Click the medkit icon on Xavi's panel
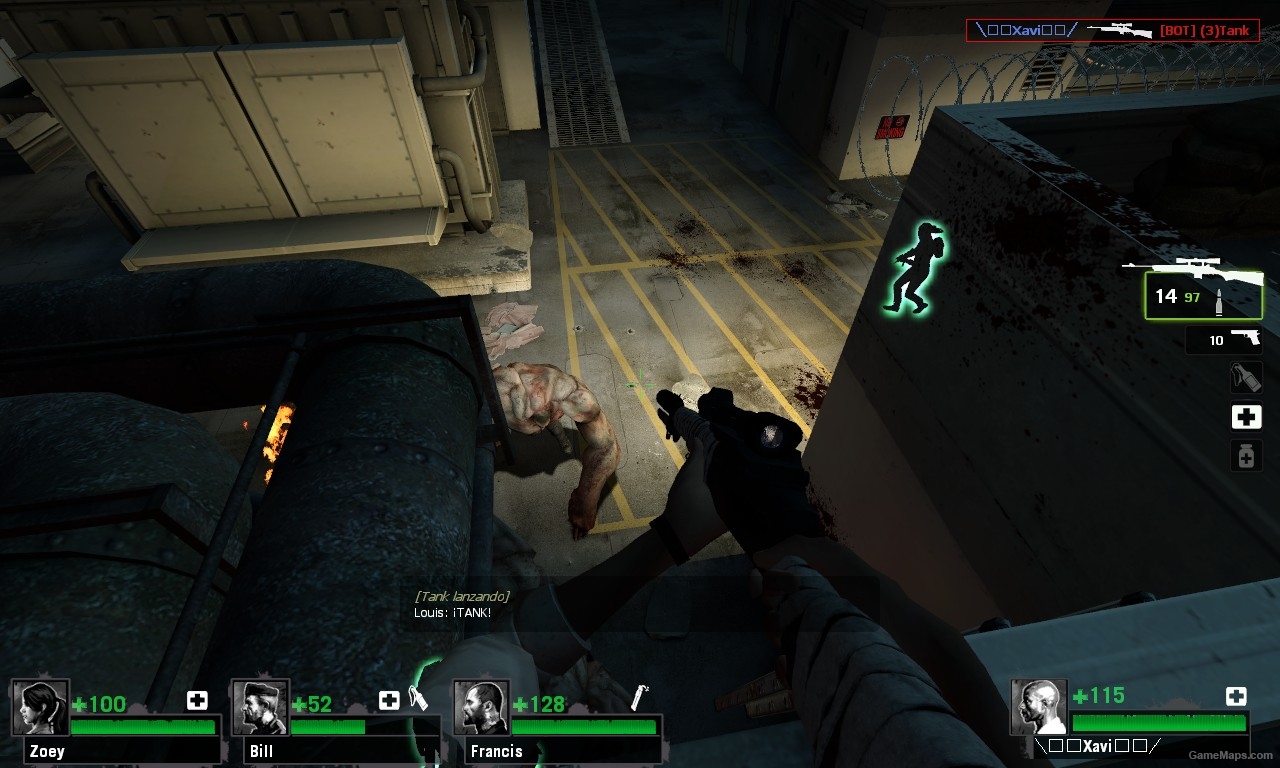 1236,696
